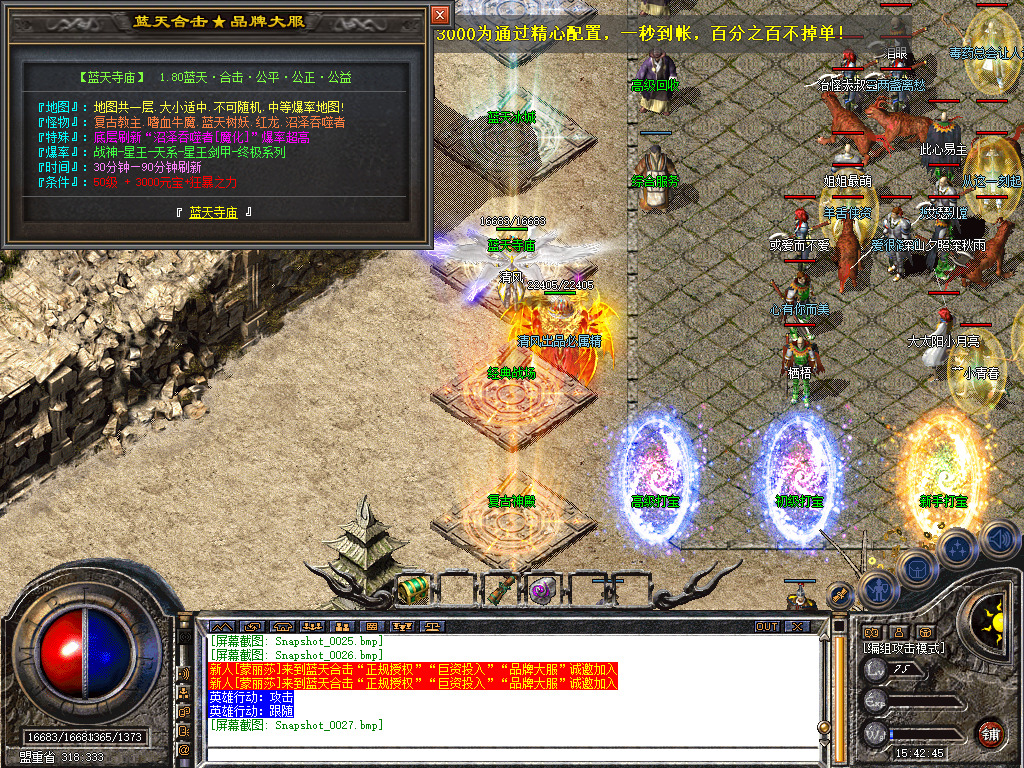Click the person icon above attack mode
This screenshot has height=768, width=1024.
click(x=898, y=632)
